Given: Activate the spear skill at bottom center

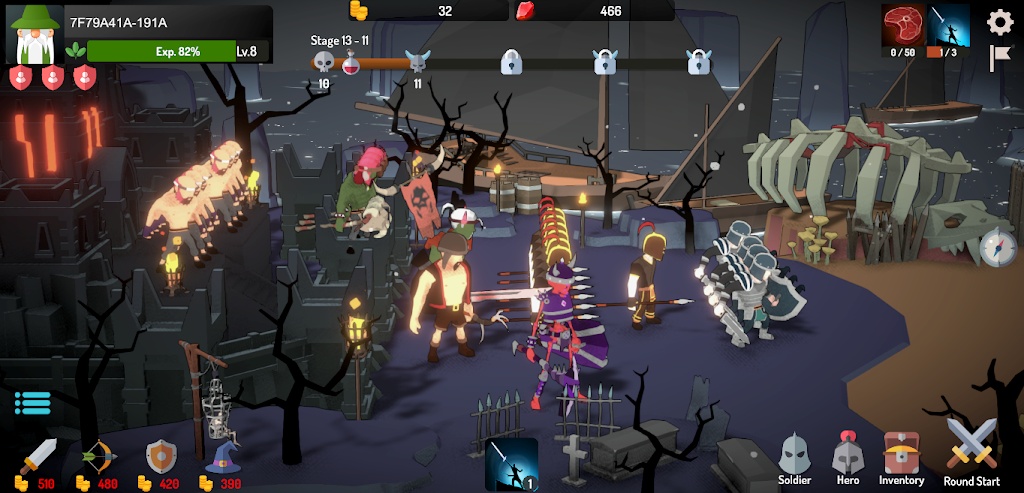Looking at the screenshot, I should point(512,464).
